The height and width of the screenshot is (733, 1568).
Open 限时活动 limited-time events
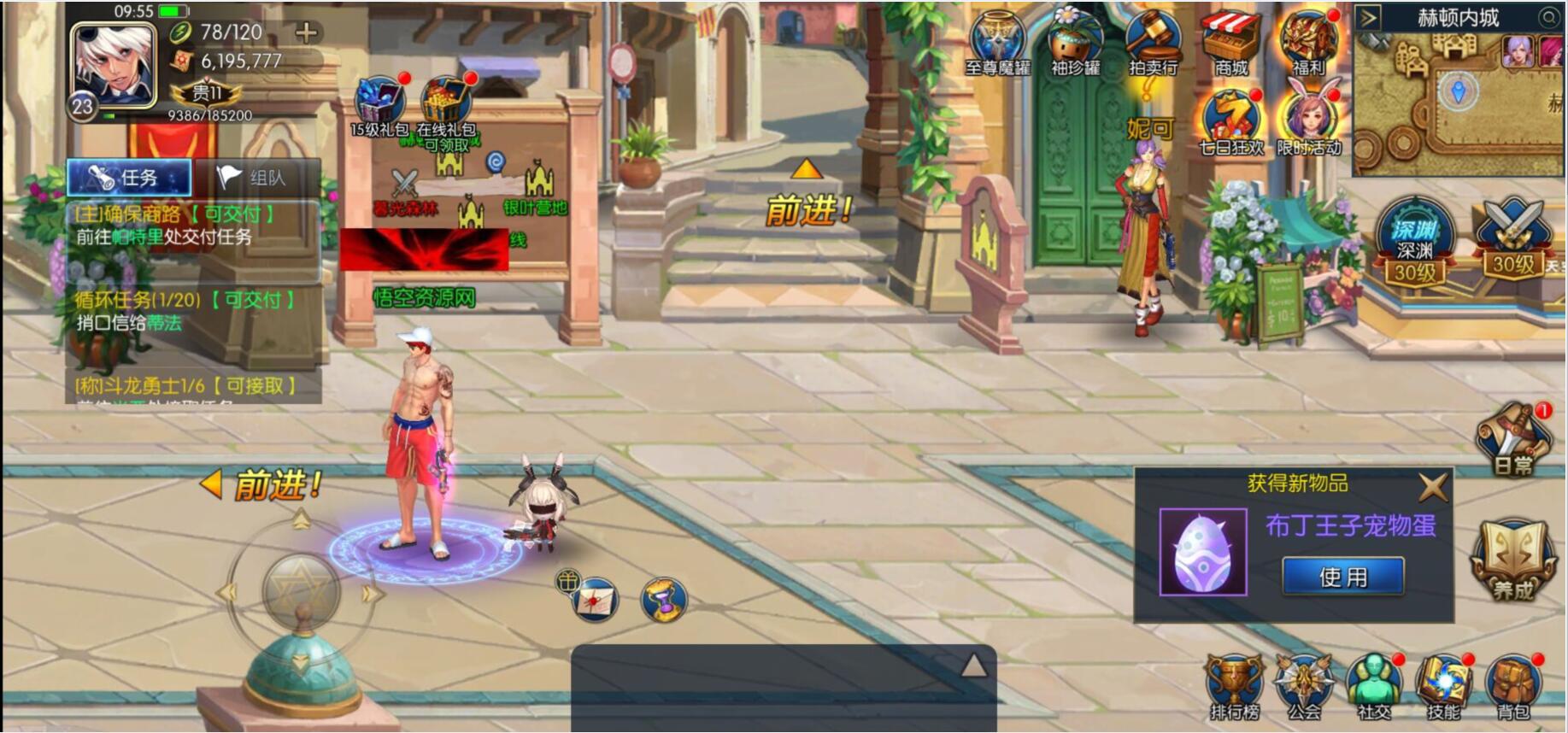coord(1309,115)
